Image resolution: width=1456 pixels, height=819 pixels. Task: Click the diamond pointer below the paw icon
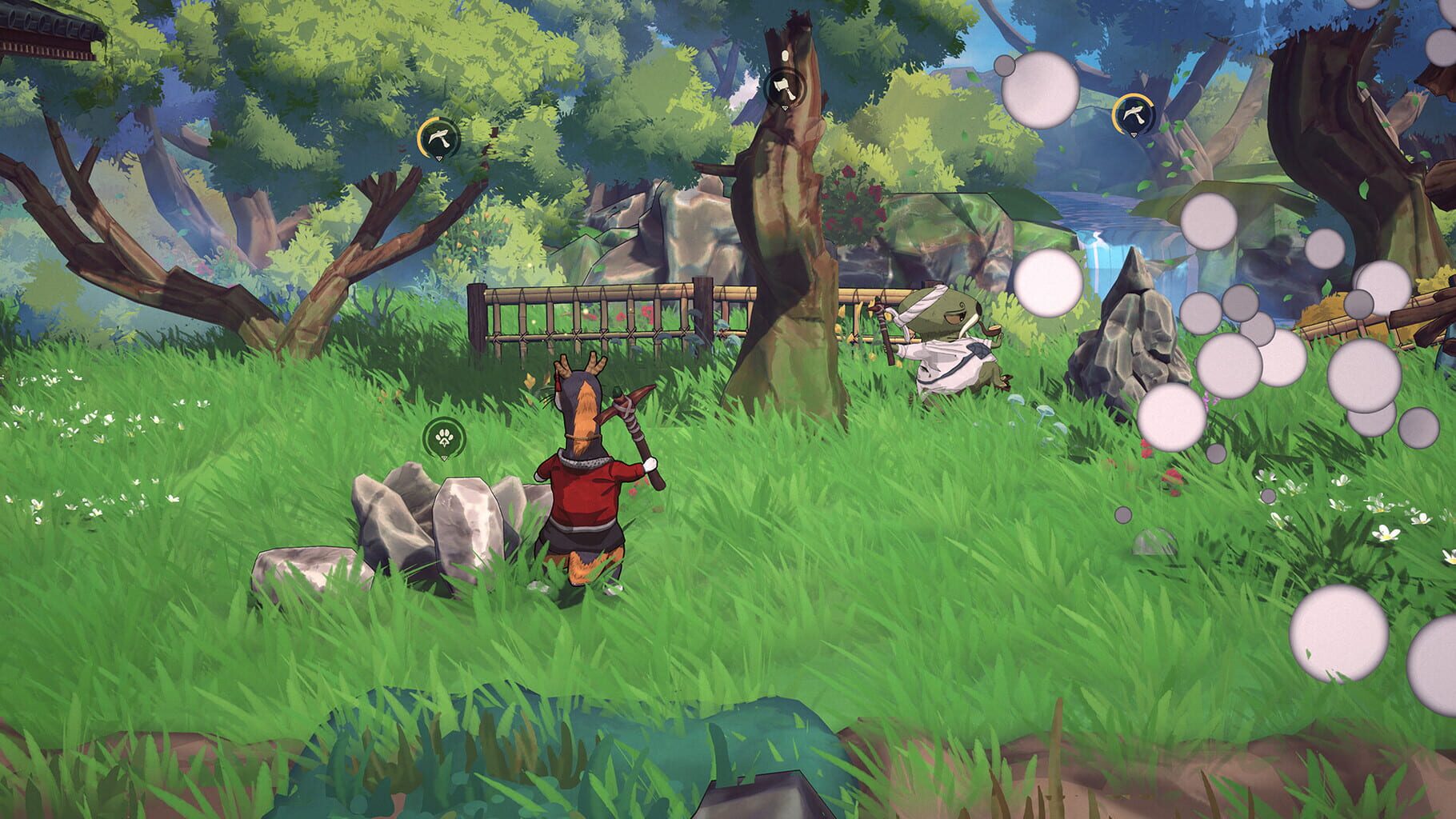click(x=444, y=458)
